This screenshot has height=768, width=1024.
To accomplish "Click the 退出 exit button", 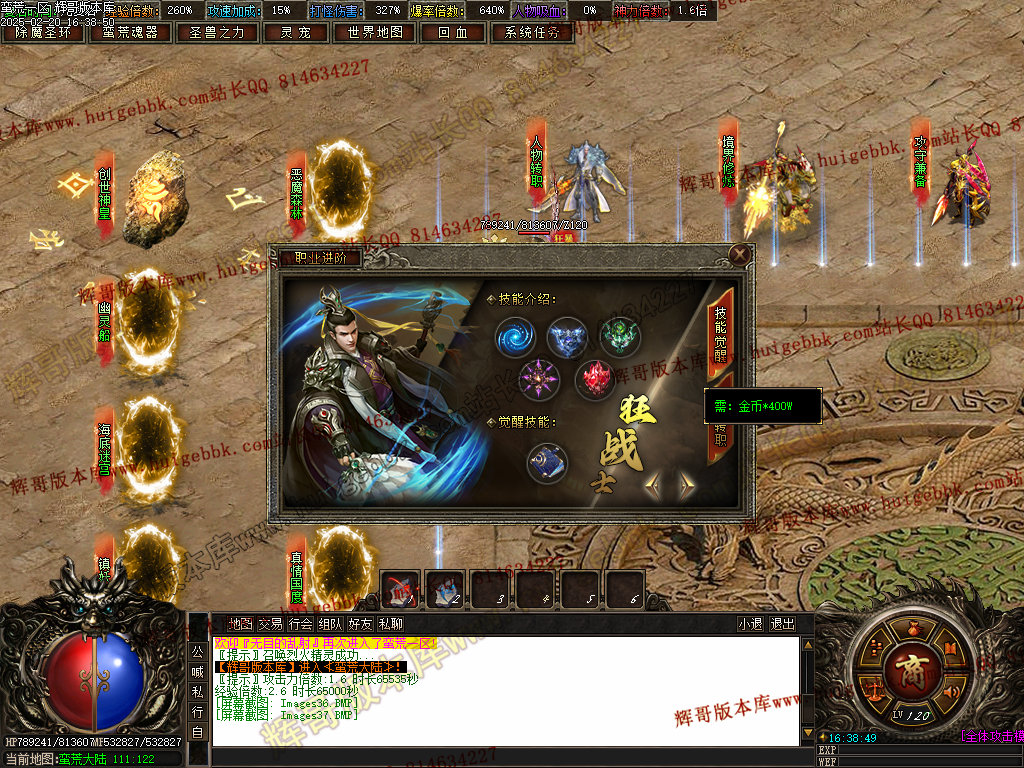I will click(783, 624).
